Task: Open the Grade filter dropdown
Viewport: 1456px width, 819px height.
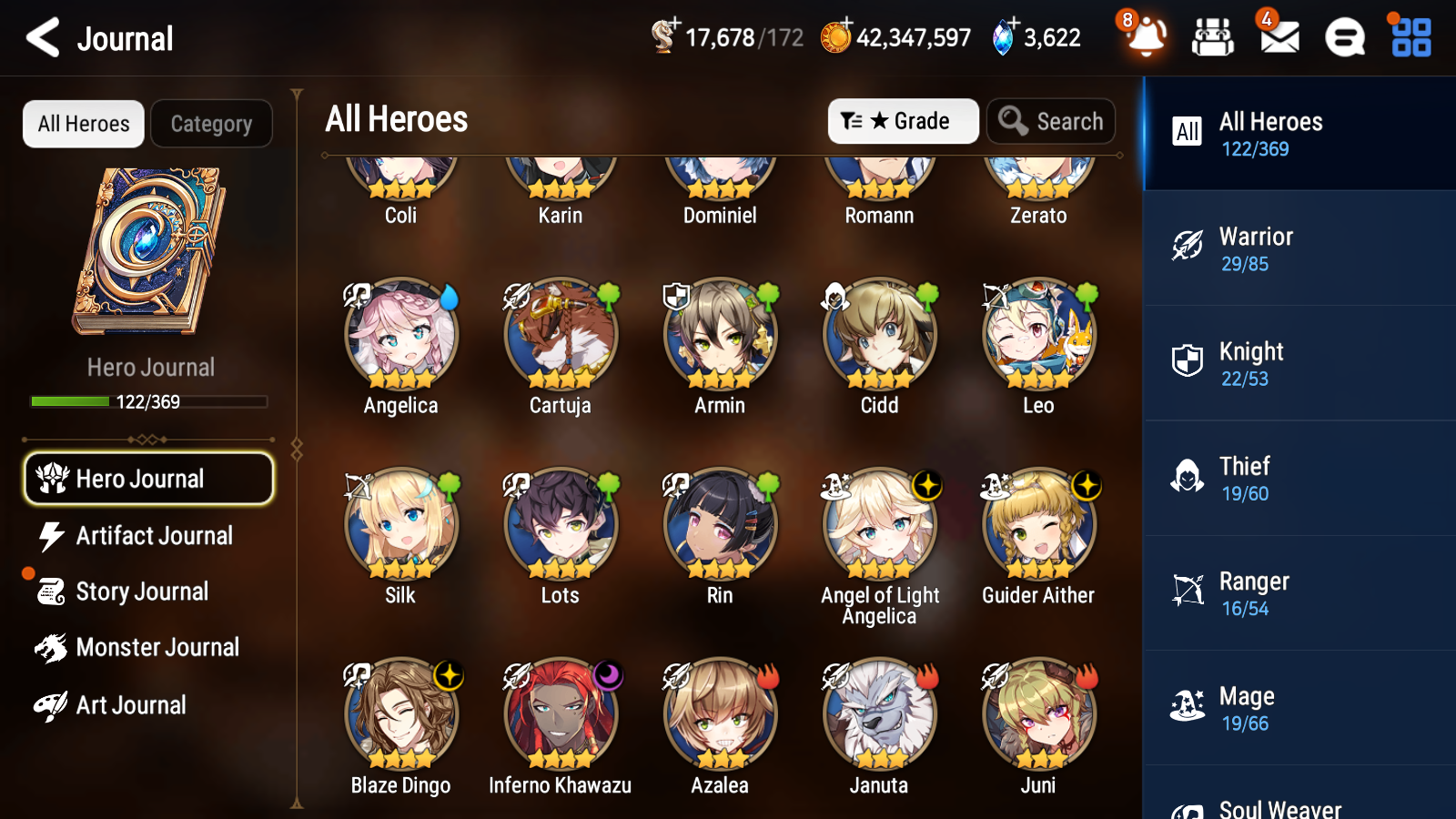Action: [x=903, y=121]
